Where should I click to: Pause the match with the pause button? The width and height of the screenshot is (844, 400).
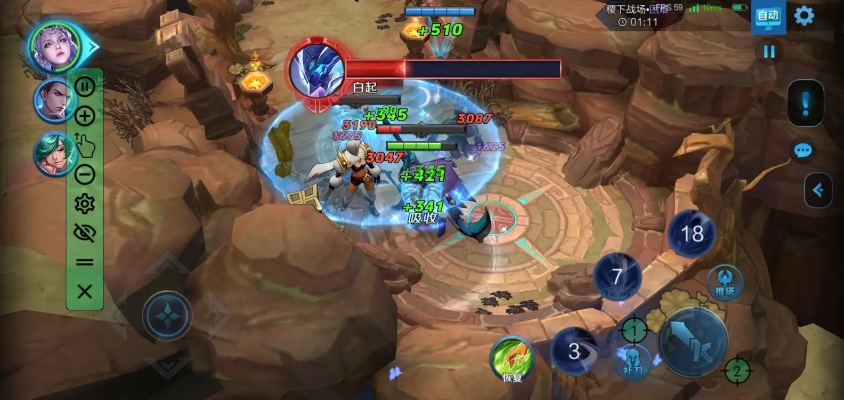pos(769,51)
